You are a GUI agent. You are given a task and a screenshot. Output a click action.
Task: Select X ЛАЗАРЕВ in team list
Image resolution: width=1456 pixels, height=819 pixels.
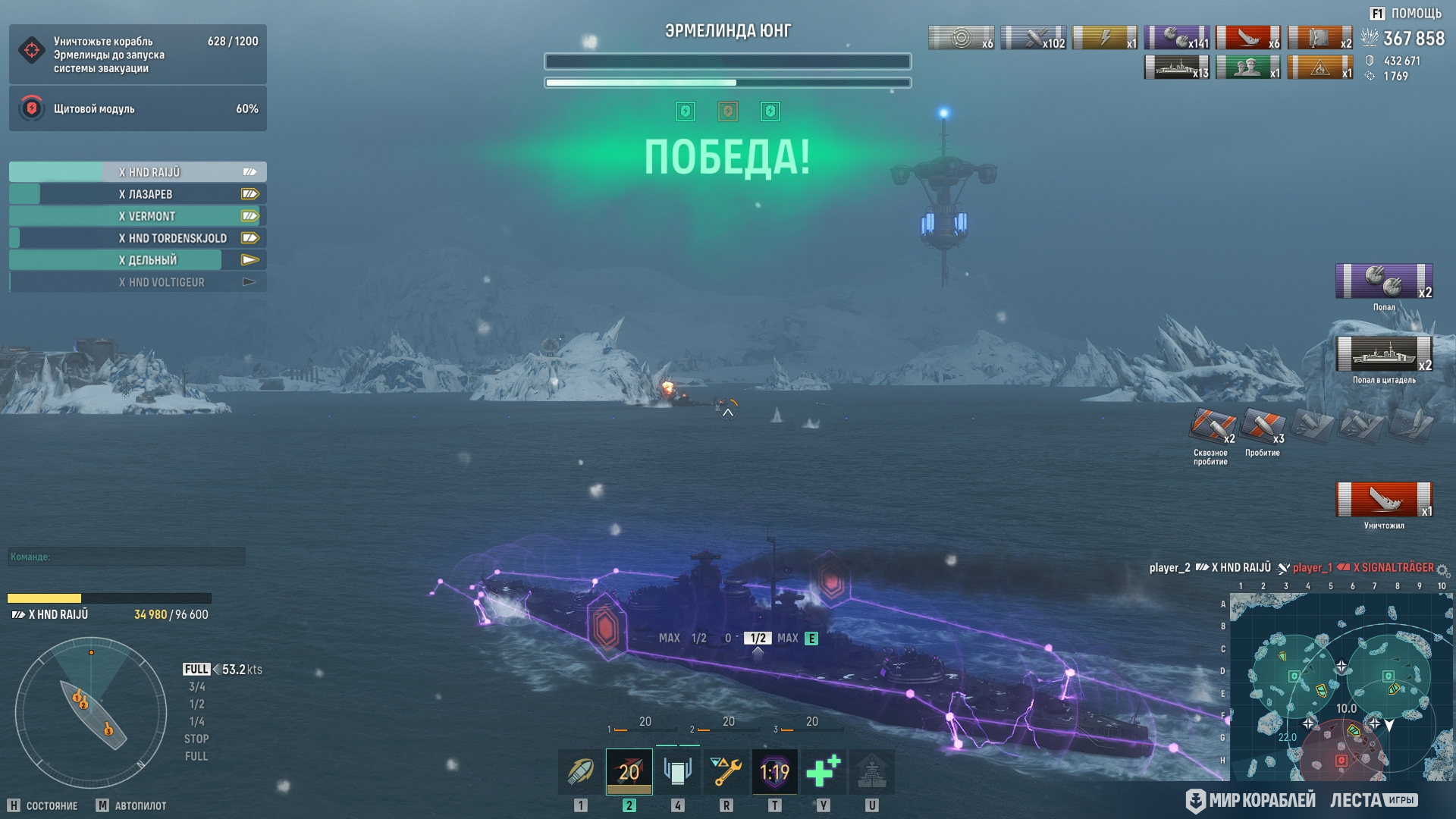[x=138, y=194]
